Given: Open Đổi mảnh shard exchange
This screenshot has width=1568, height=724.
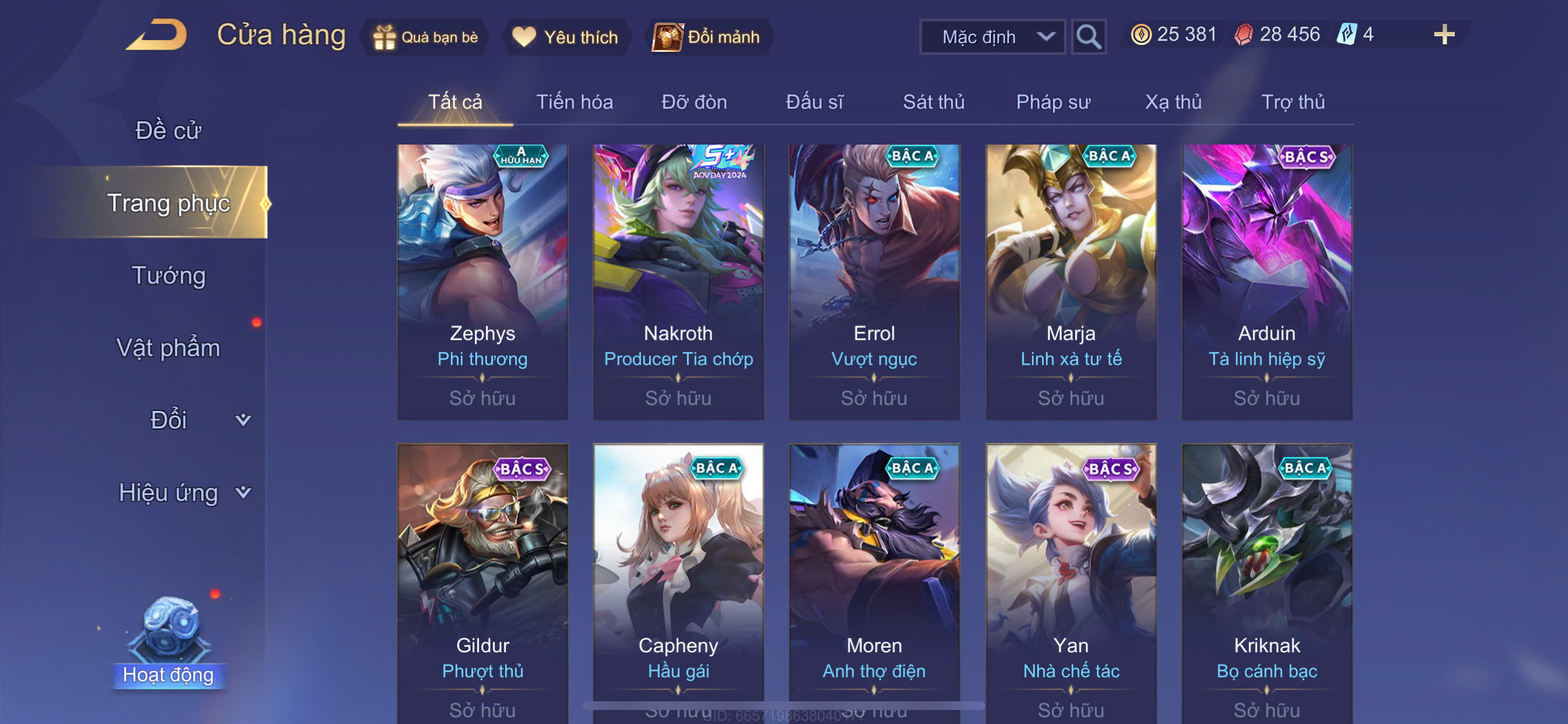Looking at the screenshot, I should click(708, 37).
